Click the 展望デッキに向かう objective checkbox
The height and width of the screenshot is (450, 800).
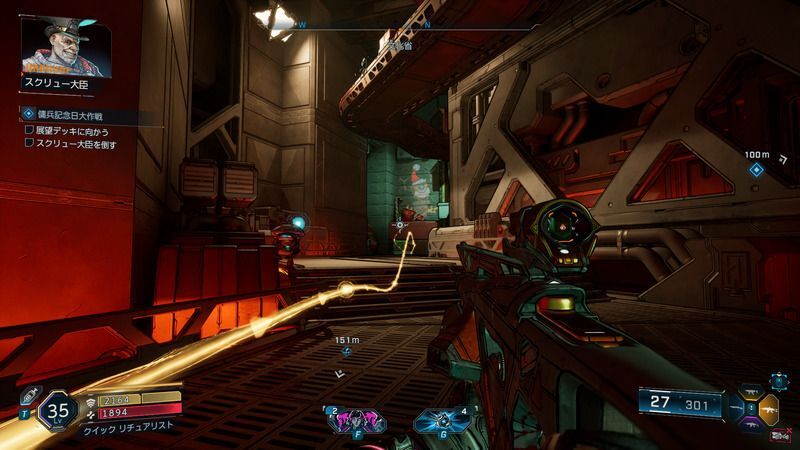30,130
